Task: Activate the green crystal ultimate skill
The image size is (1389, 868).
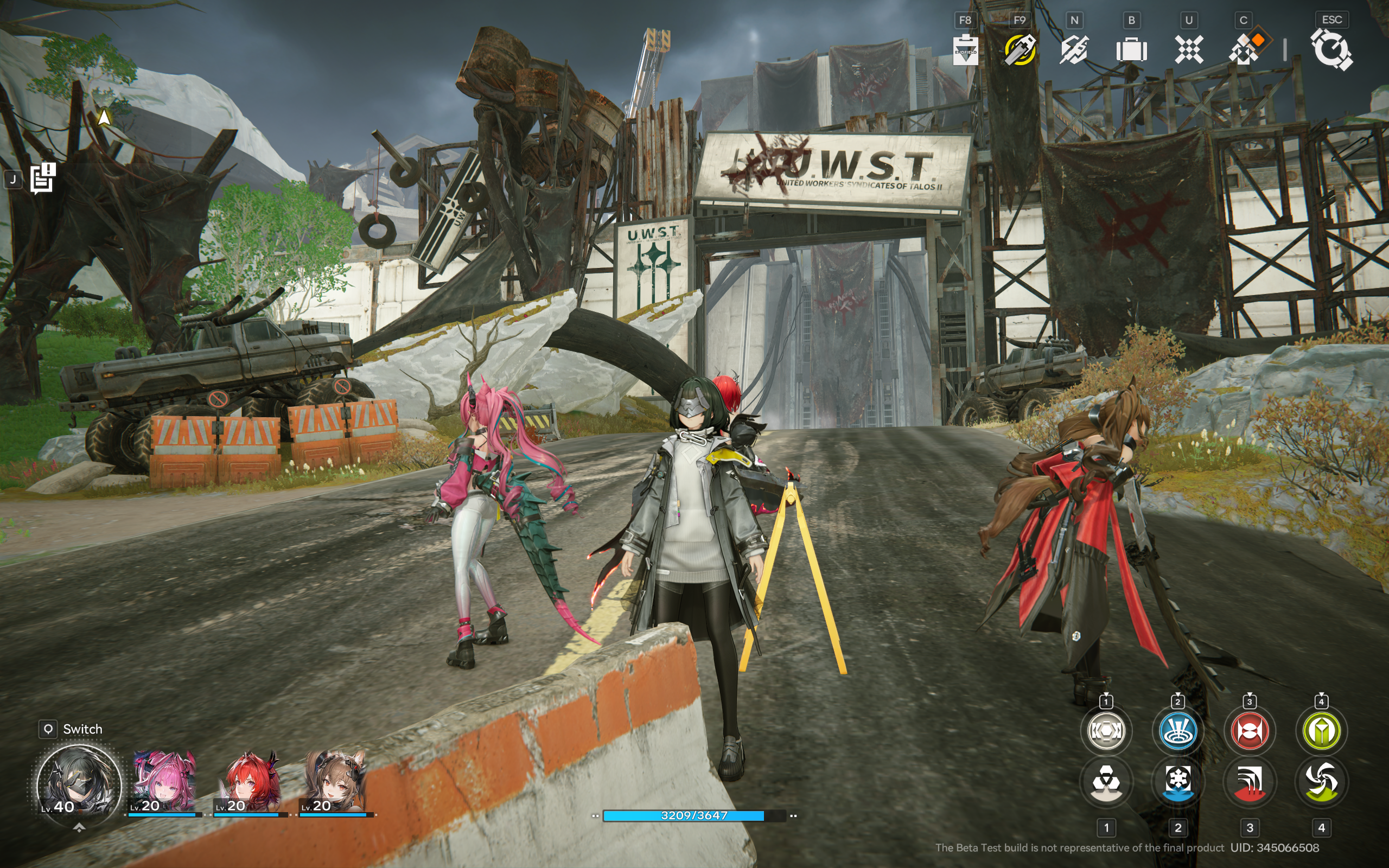Action: click(1321, 731)
